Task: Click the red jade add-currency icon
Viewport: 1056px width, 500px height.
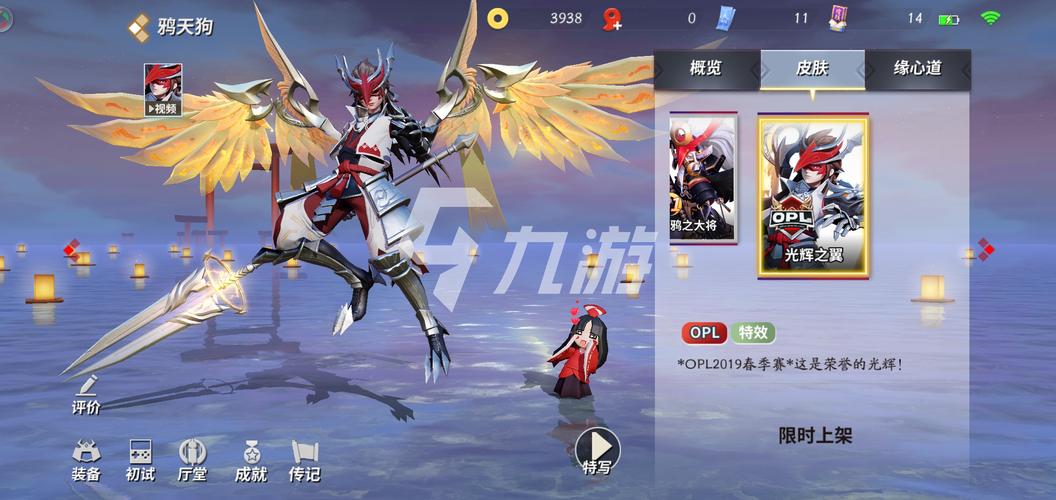Action: click(x=612, y=18)
